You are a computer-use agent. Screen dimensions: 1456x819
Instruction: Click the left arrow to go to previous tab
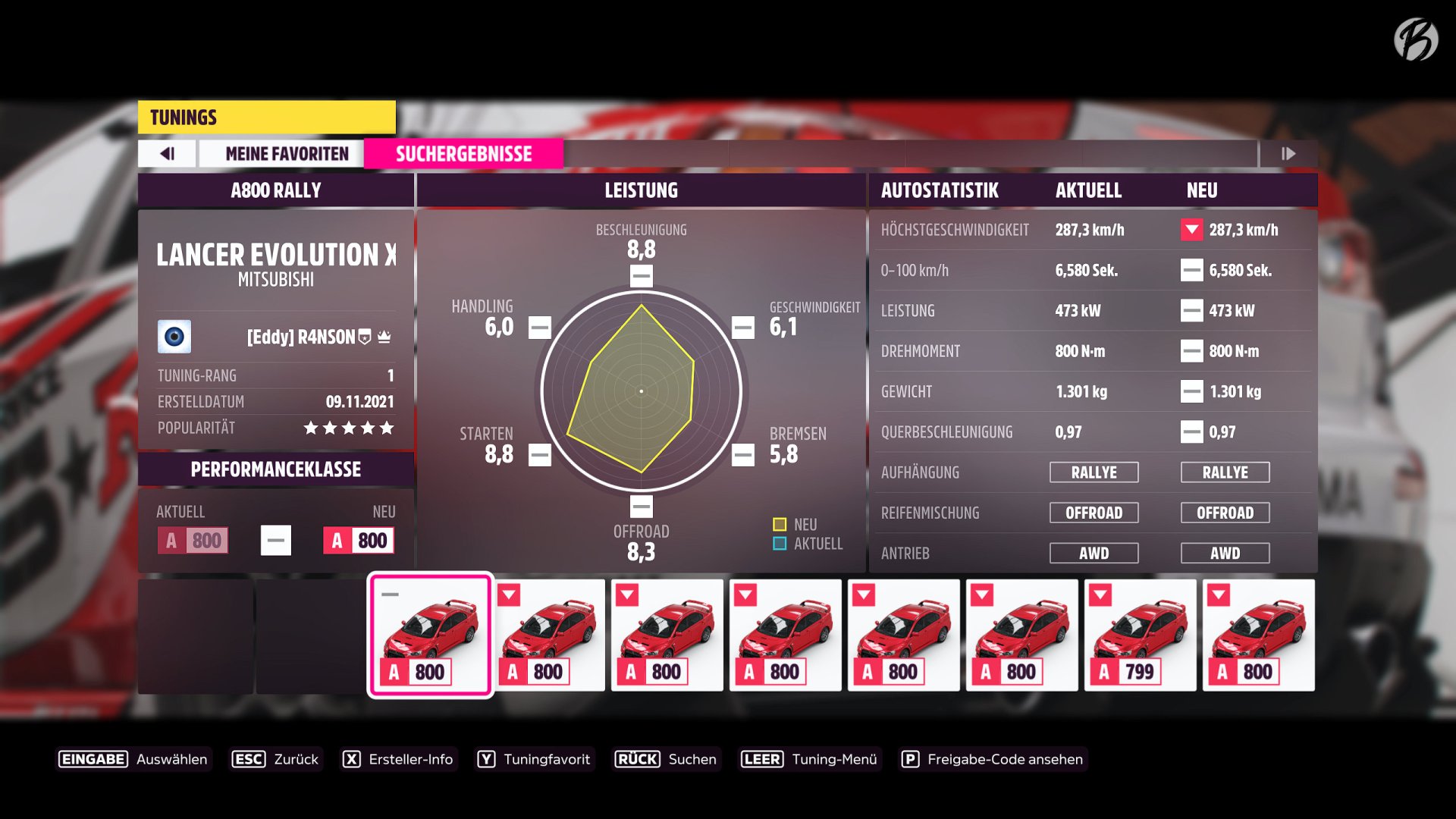click(167, 153)
